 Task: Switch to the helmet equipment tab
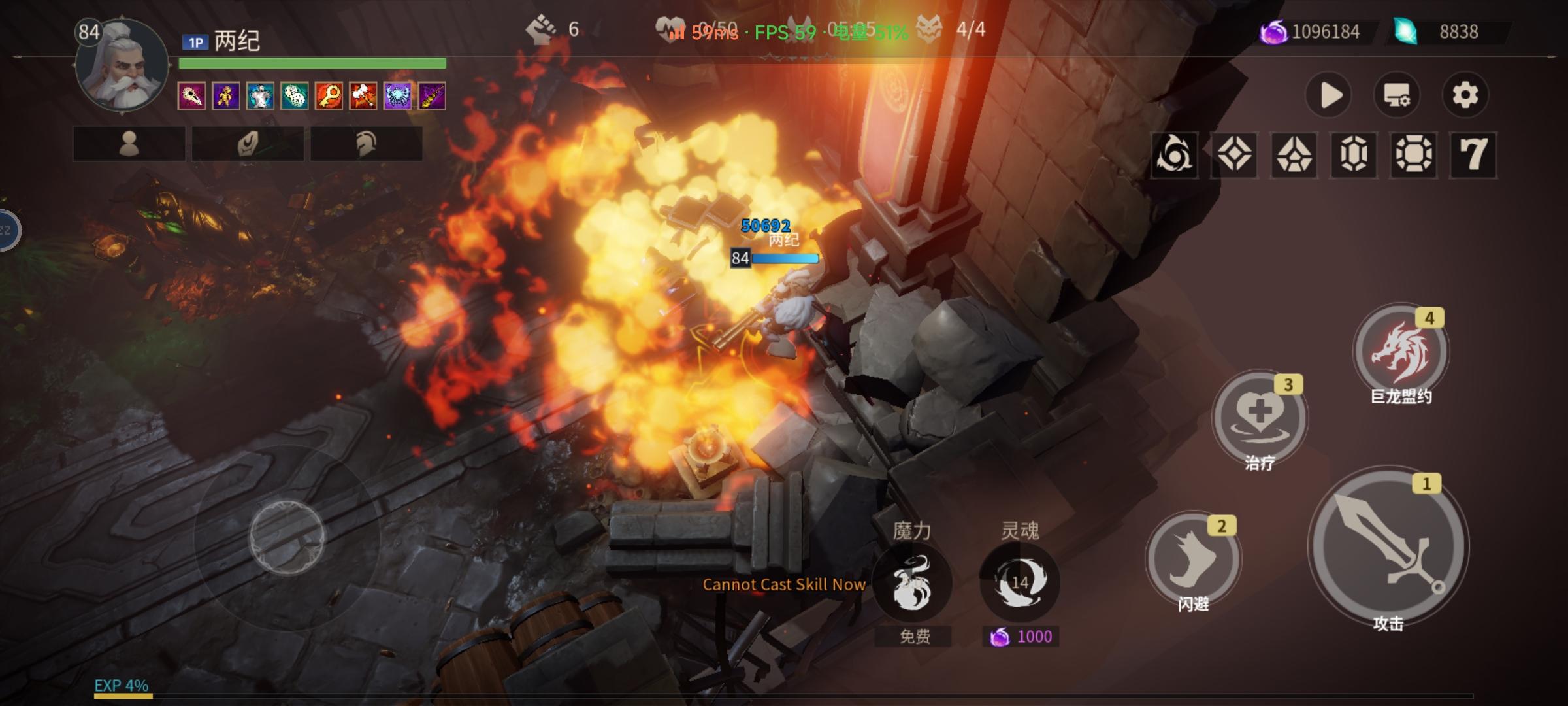click(x=366, y=143)
